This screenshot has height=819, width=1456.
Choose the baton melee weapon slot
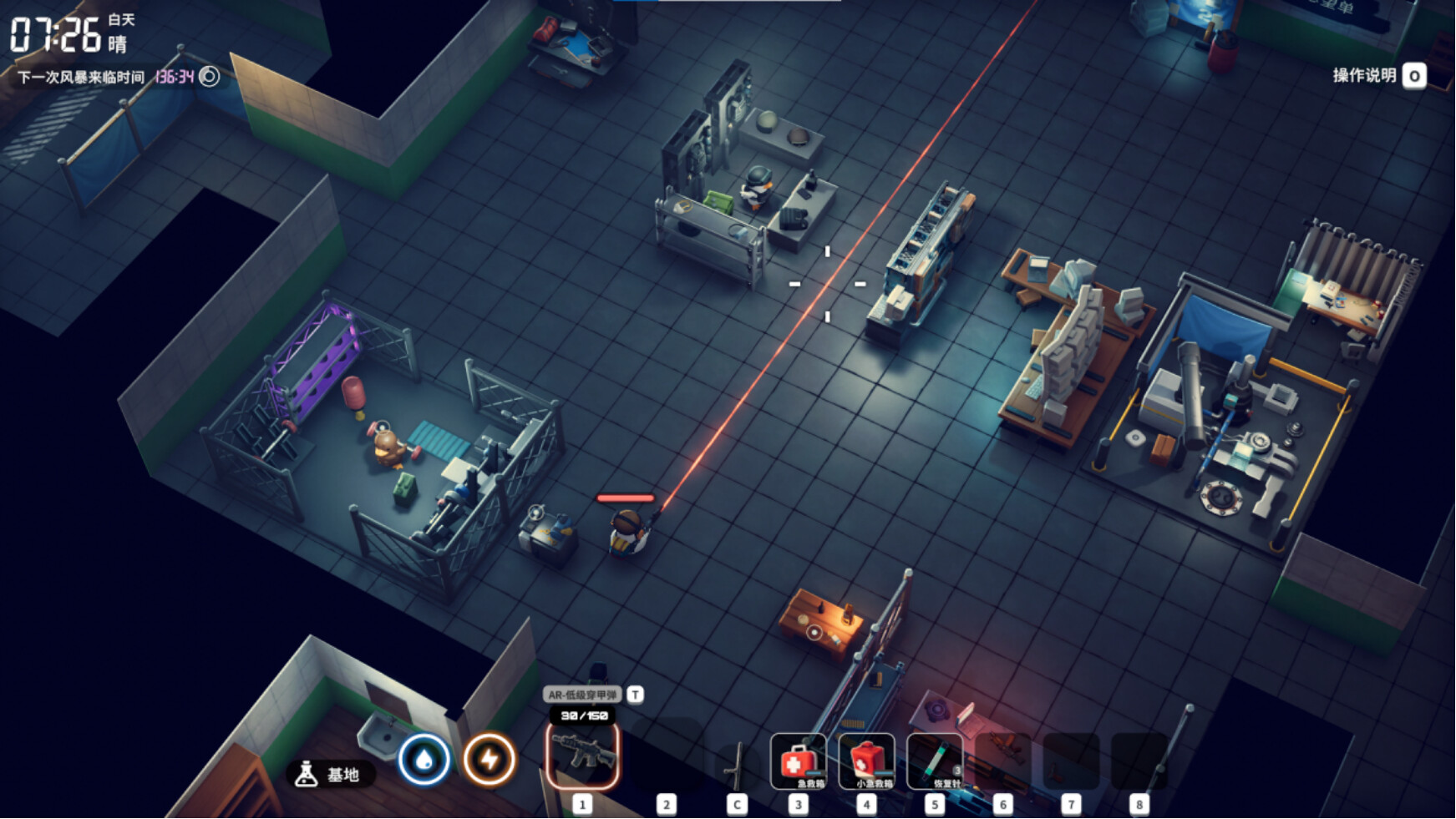(736, 764)
